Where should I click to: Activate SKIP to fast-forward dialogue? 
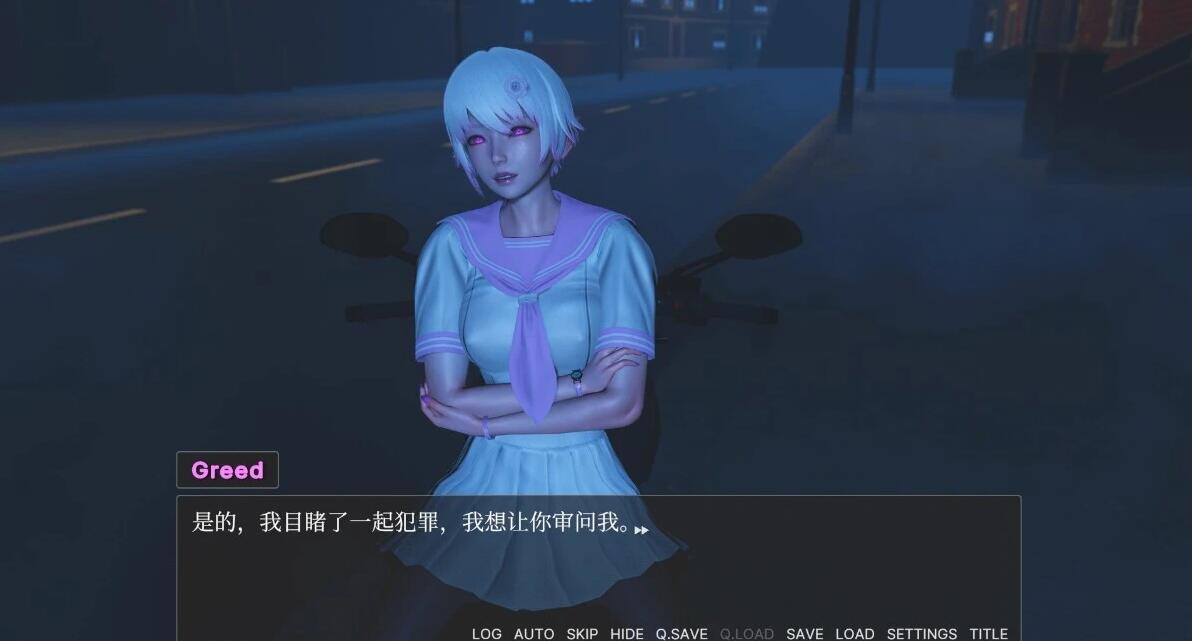point(582,633)
